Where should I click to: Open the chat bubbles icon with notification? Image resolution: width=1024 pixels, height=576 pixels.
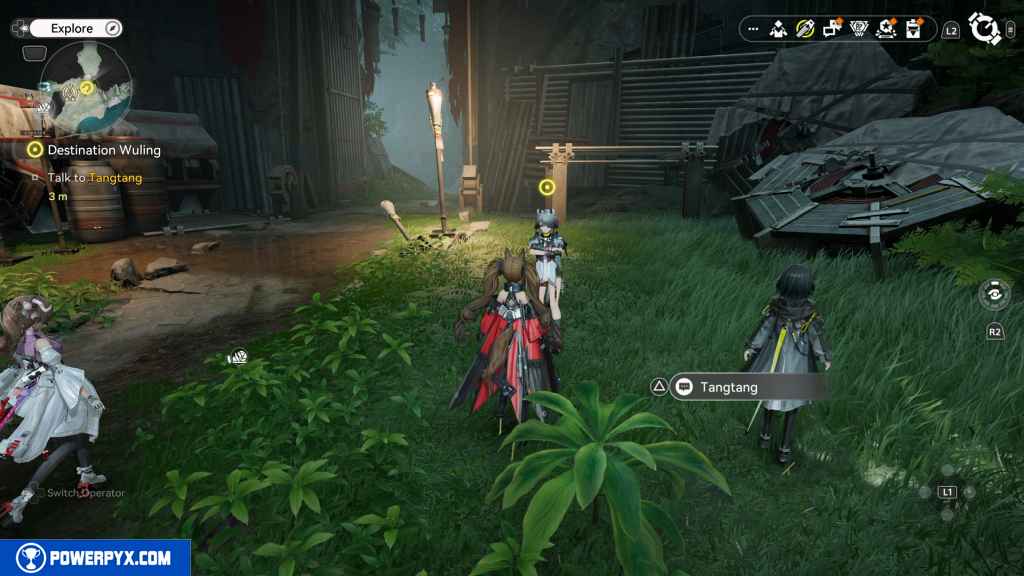[x=832, y=29]
